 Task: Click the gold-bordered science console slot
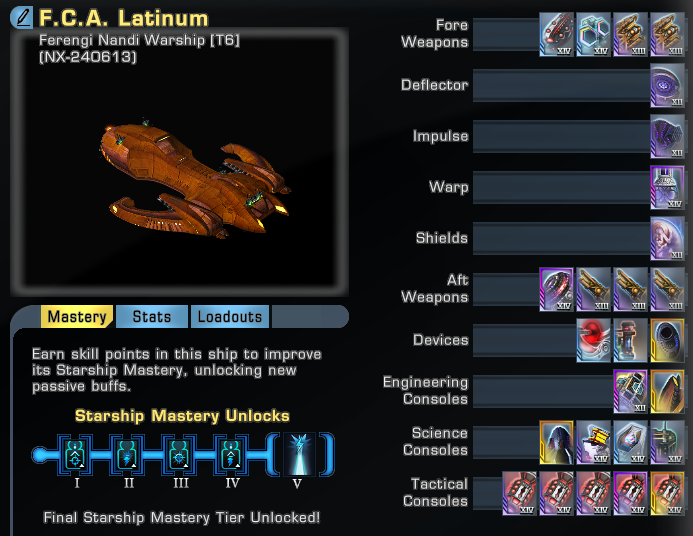556,442
